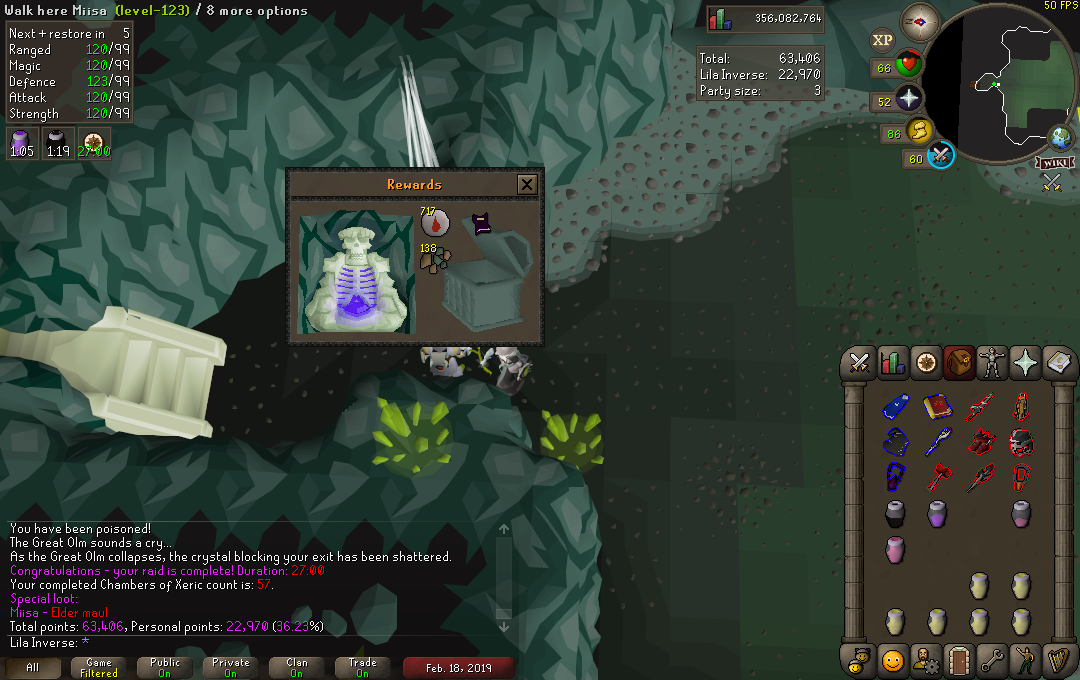Switch to the Prayer tab
The height and width of the screenshot is (680, 1080).
1024,363
